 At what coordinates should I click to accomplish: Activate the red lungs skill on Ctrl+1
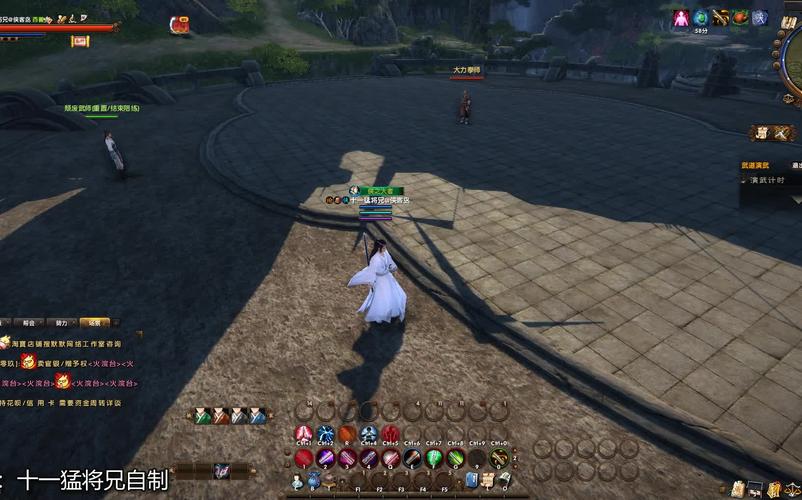click(304, 434)
